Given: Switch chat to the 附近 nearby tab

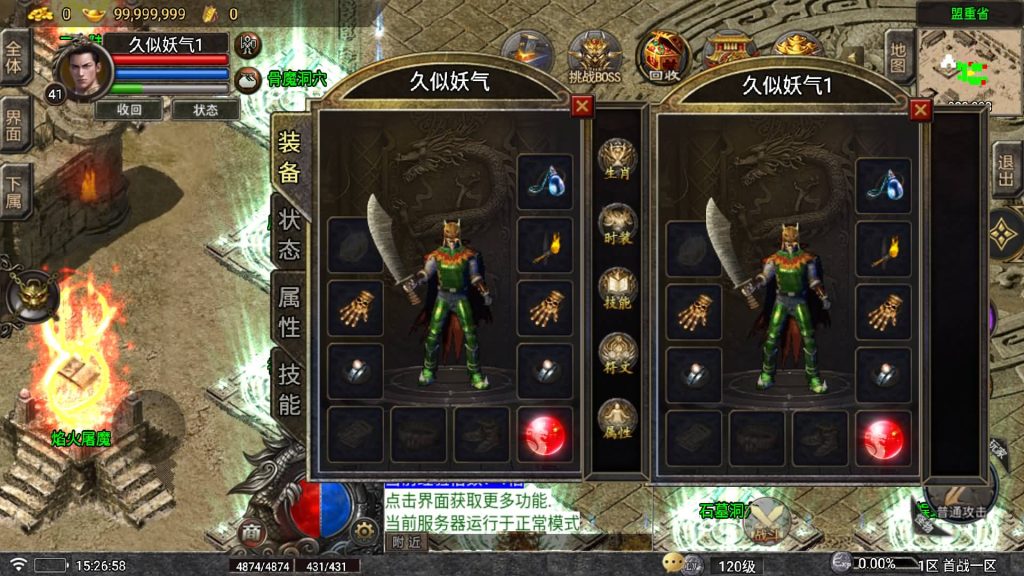Looking at the screenshot, I should (x=405, y=542).
